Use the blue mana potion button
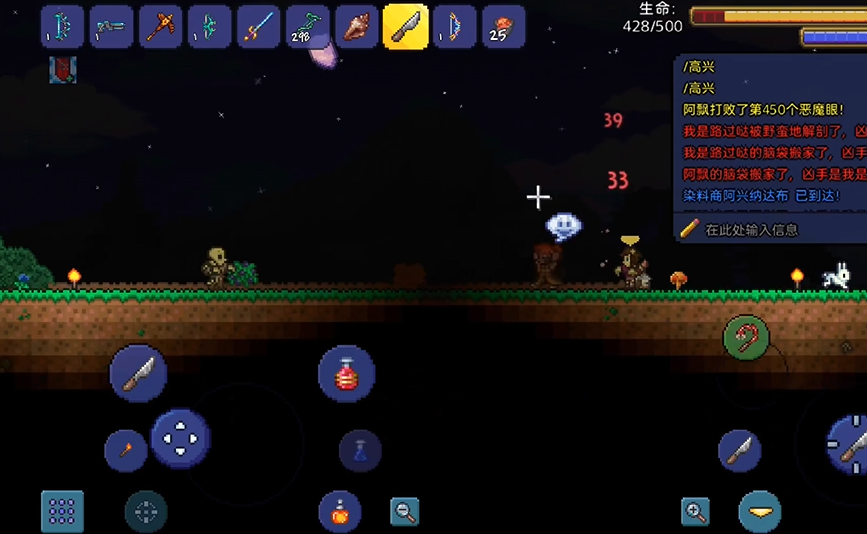Viewport: 867px width, 534px height. (x=360, y=451)
